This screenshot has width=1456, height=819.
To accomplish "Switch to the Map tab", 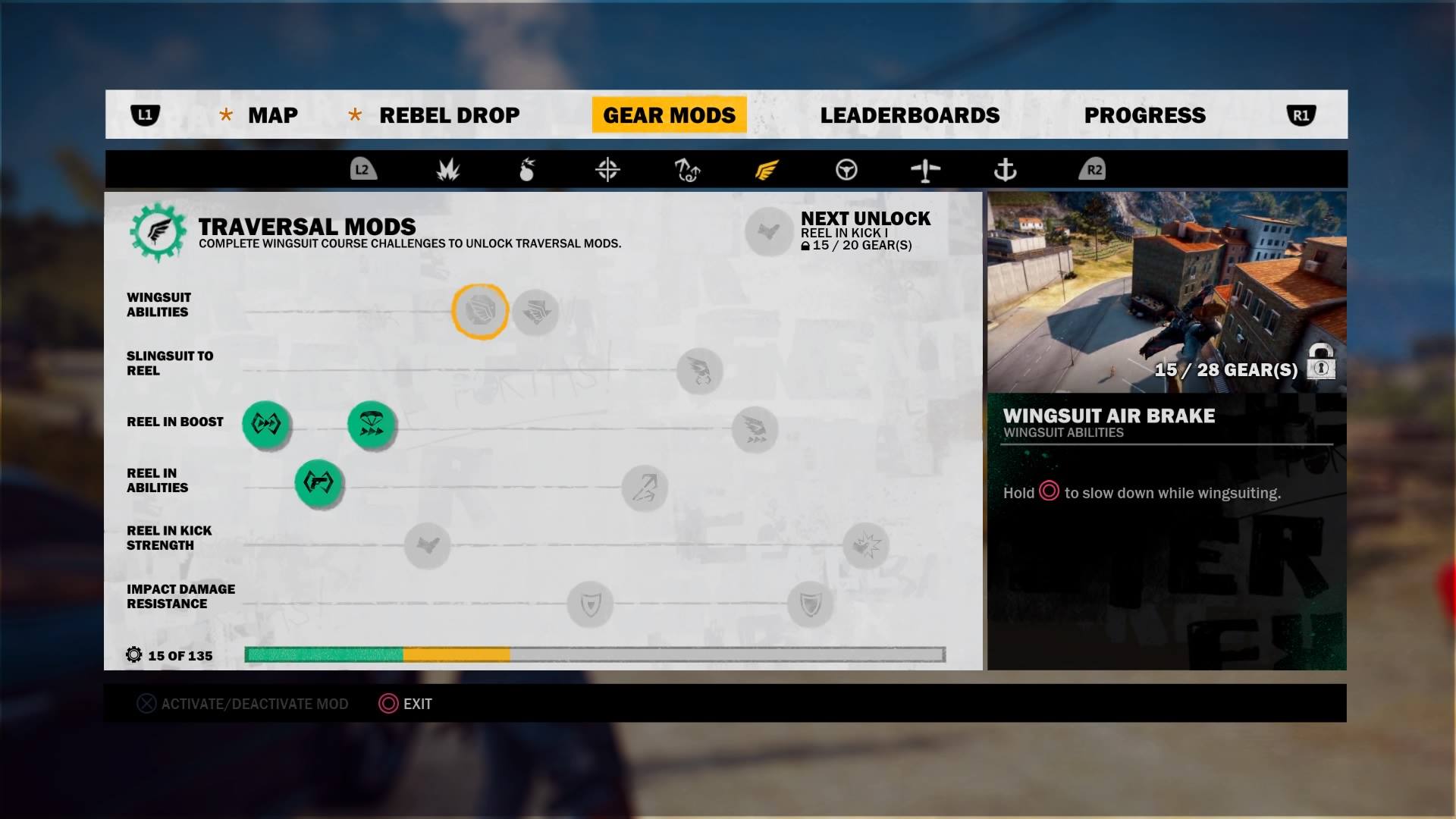I will click(x=272, y=115).
